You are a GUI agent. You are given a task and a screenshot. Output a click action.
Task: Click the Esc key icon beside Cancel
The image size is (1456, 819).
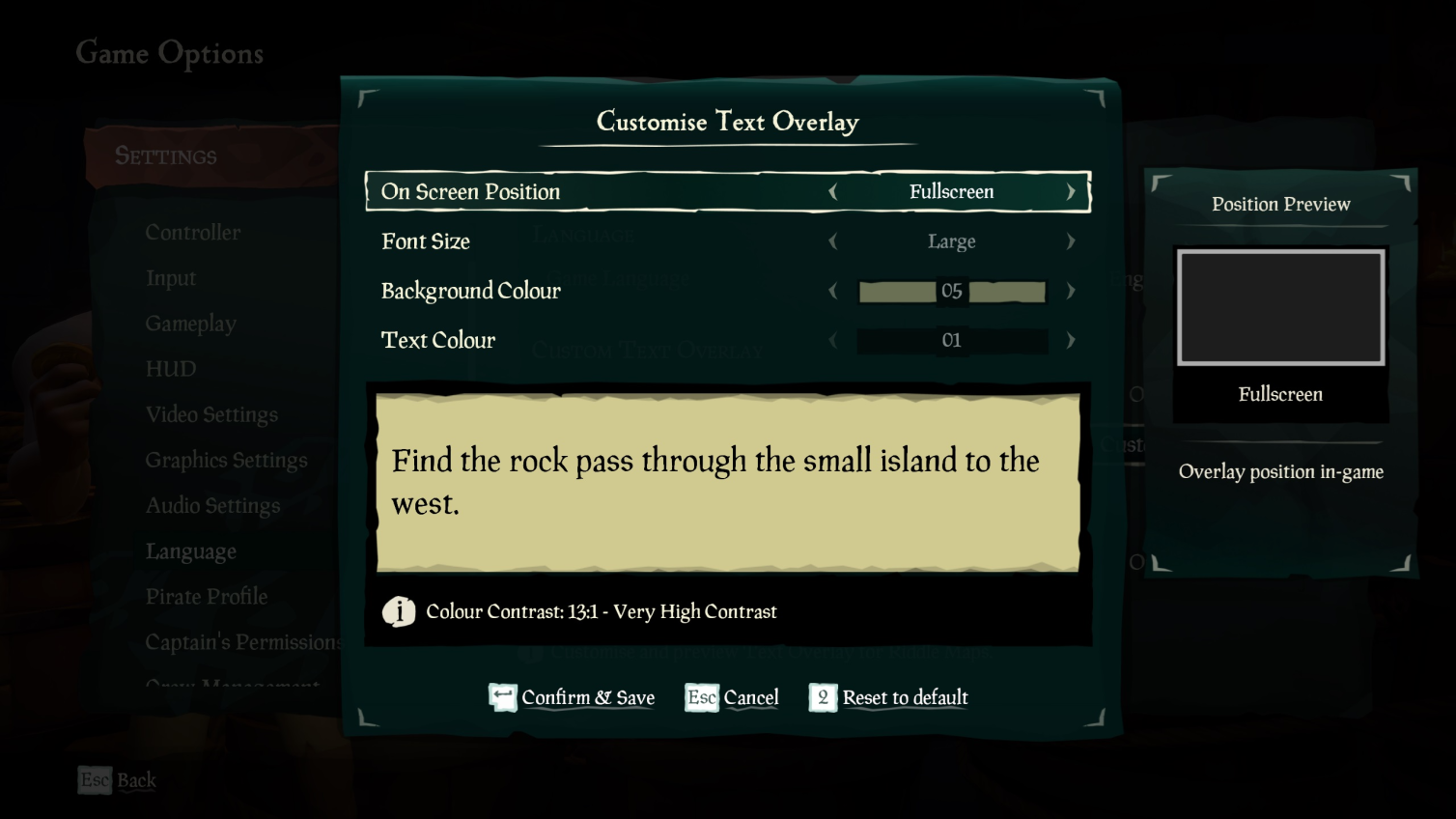[700, 697]
